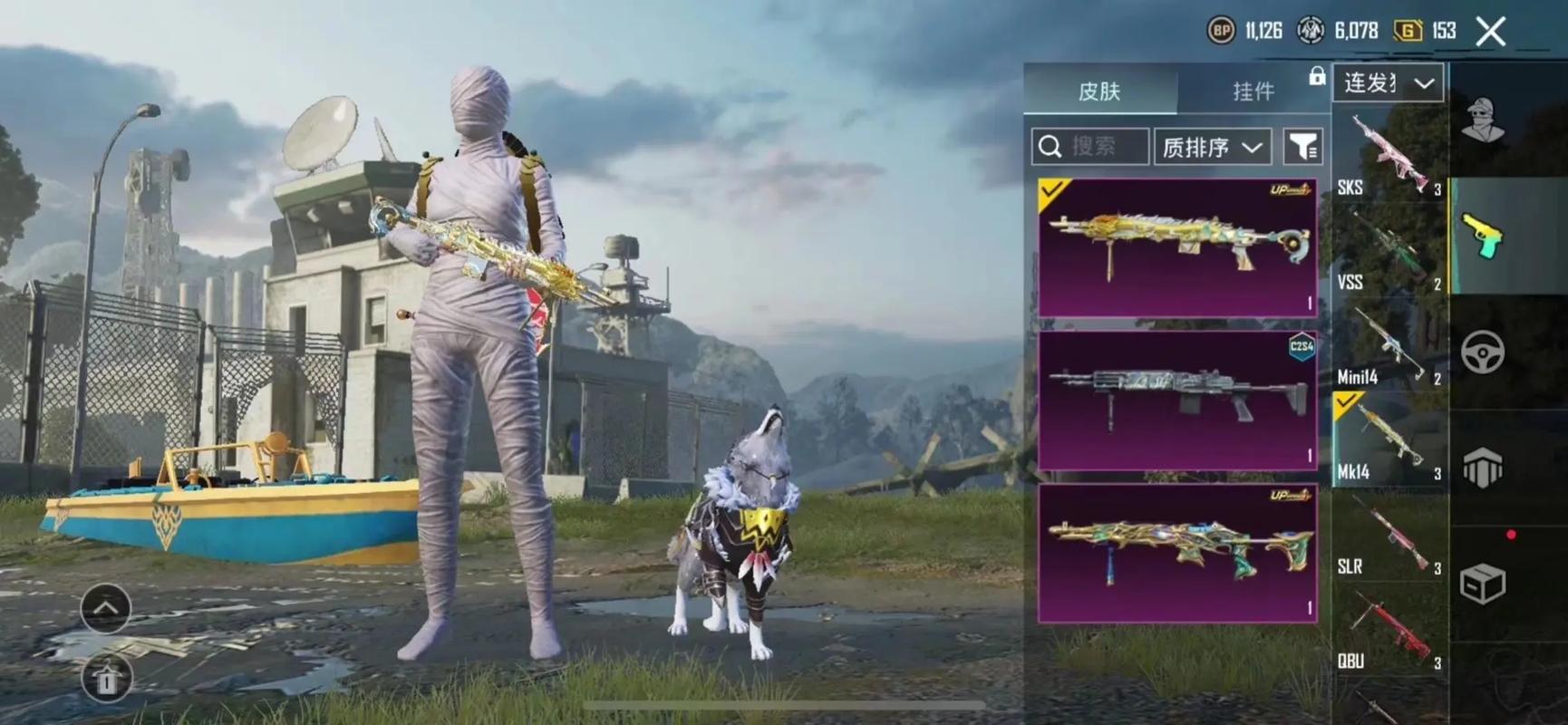Screen dimensions: 1568x725
Task: Select the SKS weapon in the list
Action: click(1387, 154)
